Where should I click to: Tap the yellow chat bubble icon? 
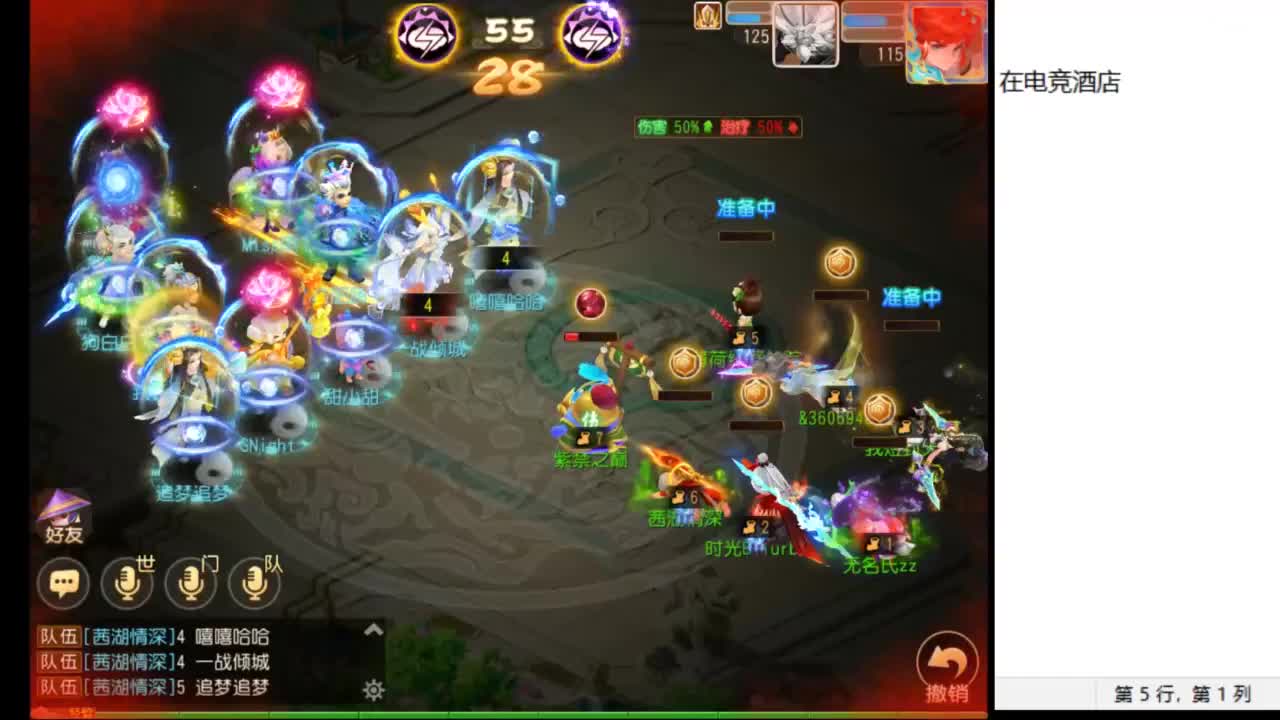[x=62, y=584]
